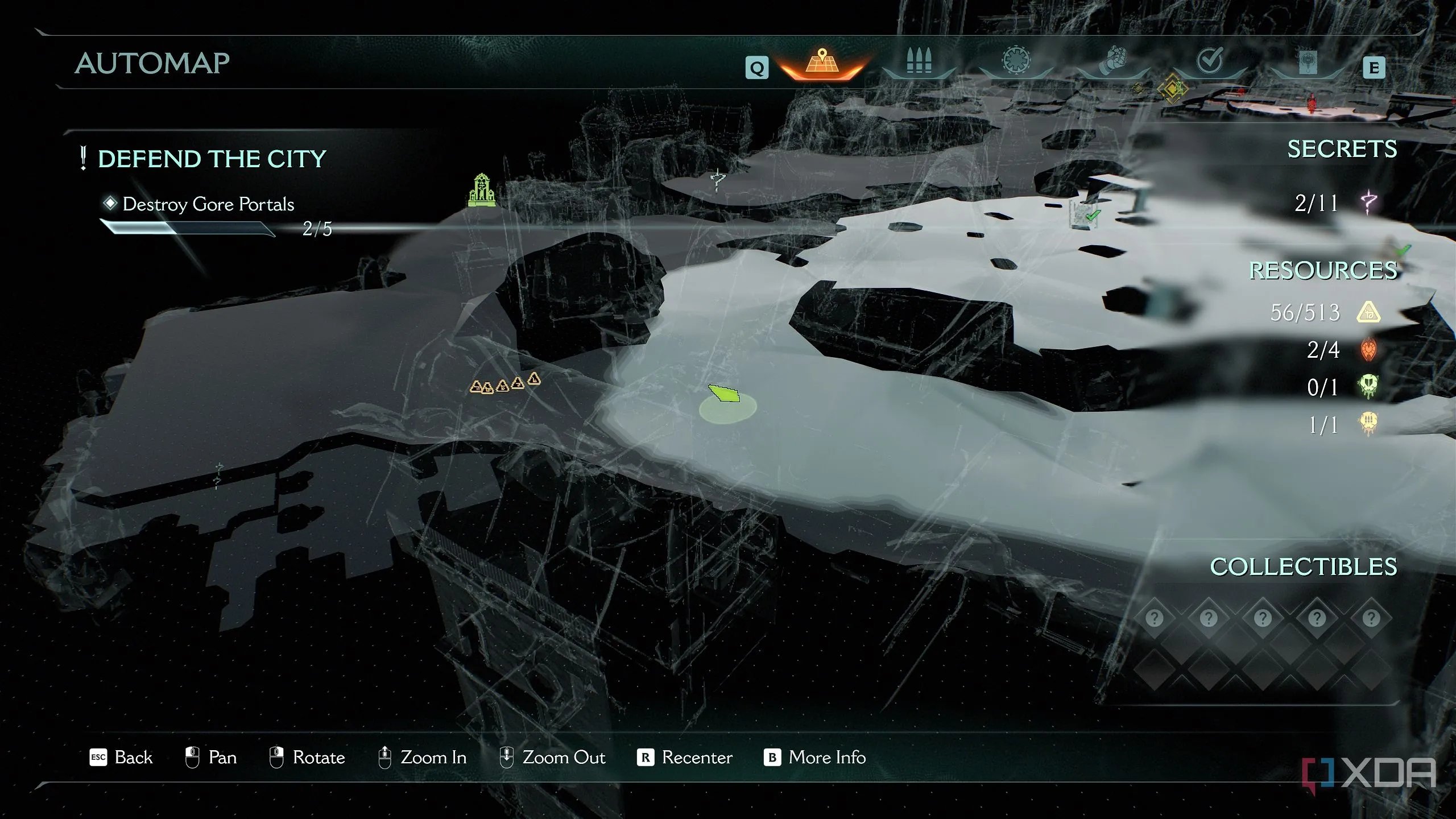The height and width of the screenshot is (819, 1456).
Task: Click the gold triangle resource cluster
Action: (x=504, y=384)
